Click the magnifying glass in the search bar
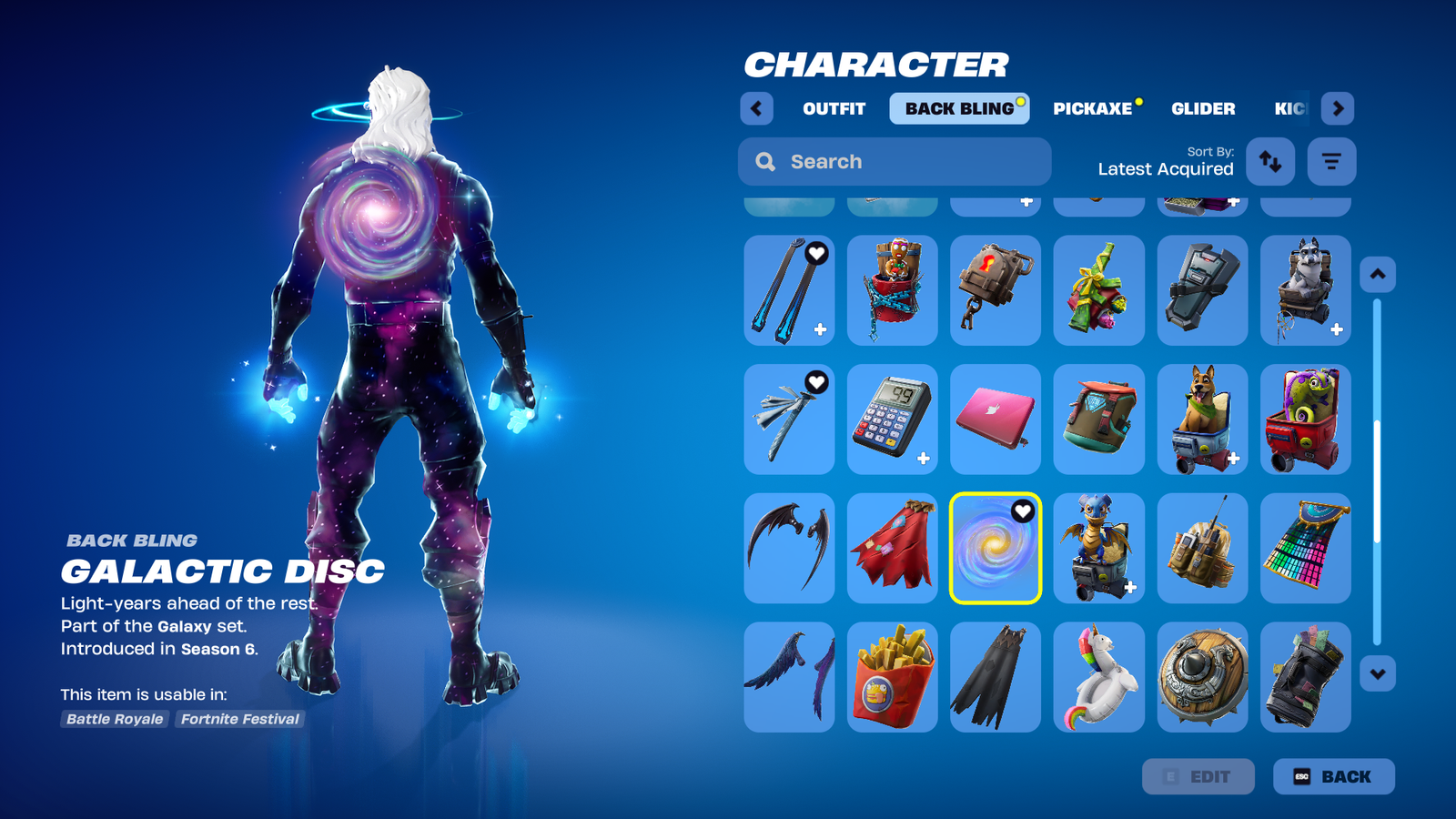 (764, 161)
